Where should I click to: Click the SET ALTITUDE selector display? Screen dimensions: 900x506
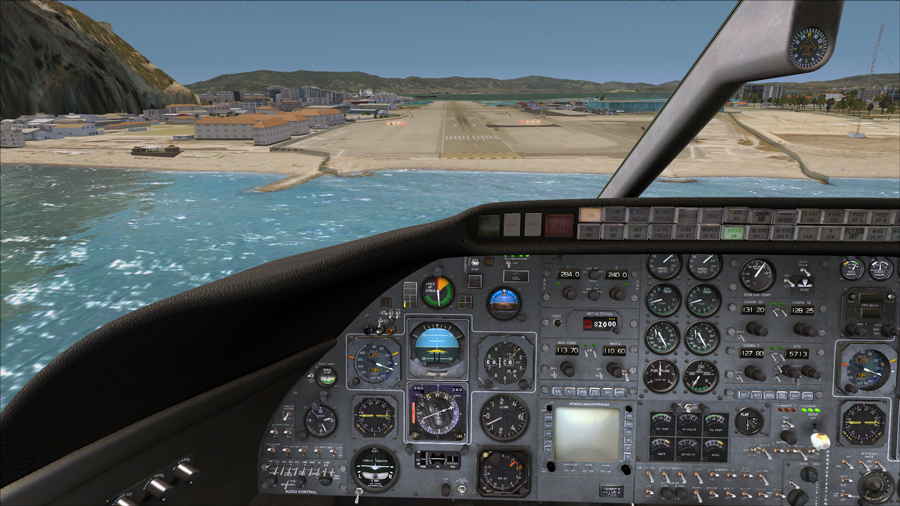coord(599,324)
